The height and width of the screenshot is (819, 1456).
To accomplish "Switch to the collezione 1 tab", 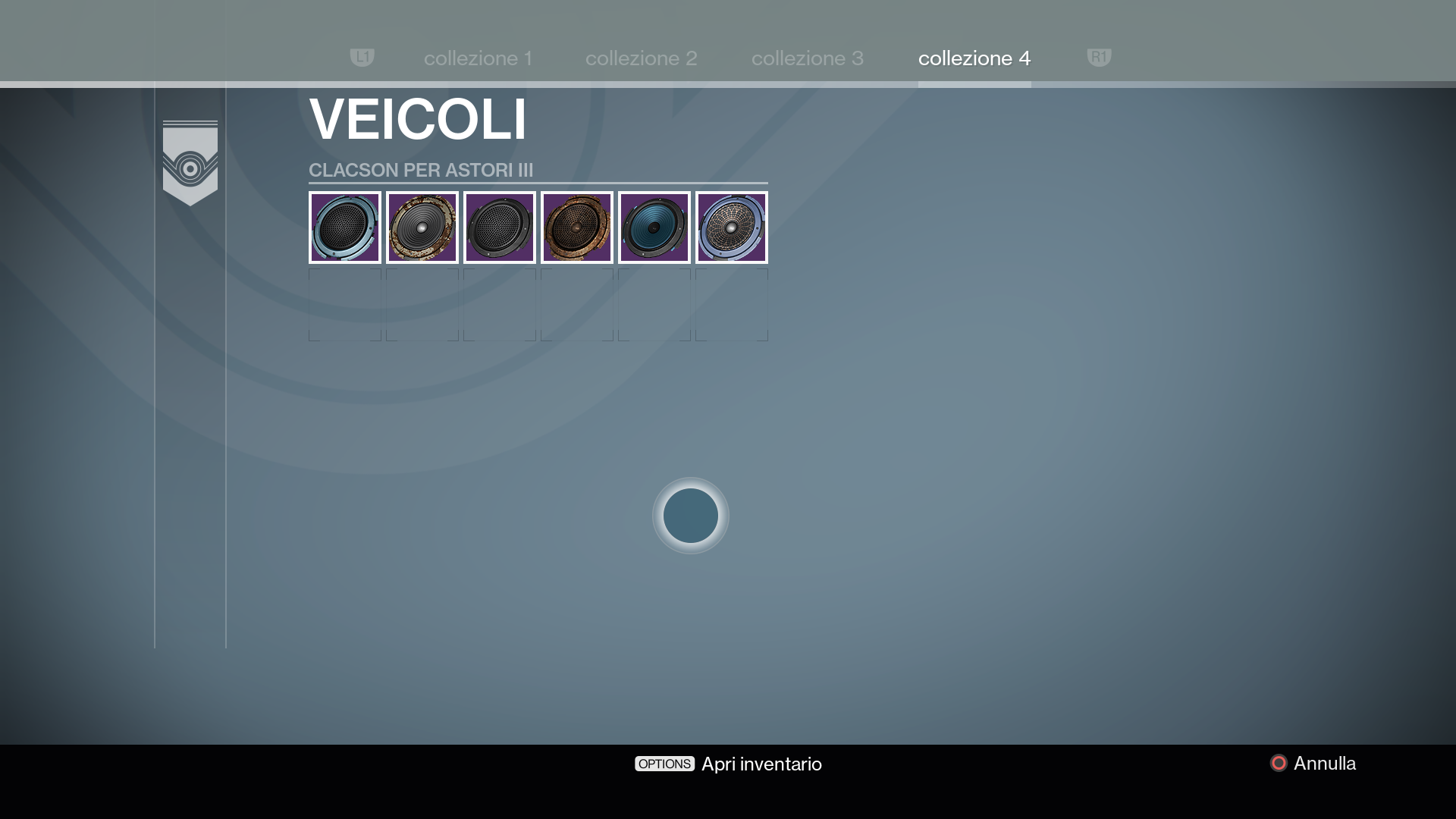I will tap(478, 58).
